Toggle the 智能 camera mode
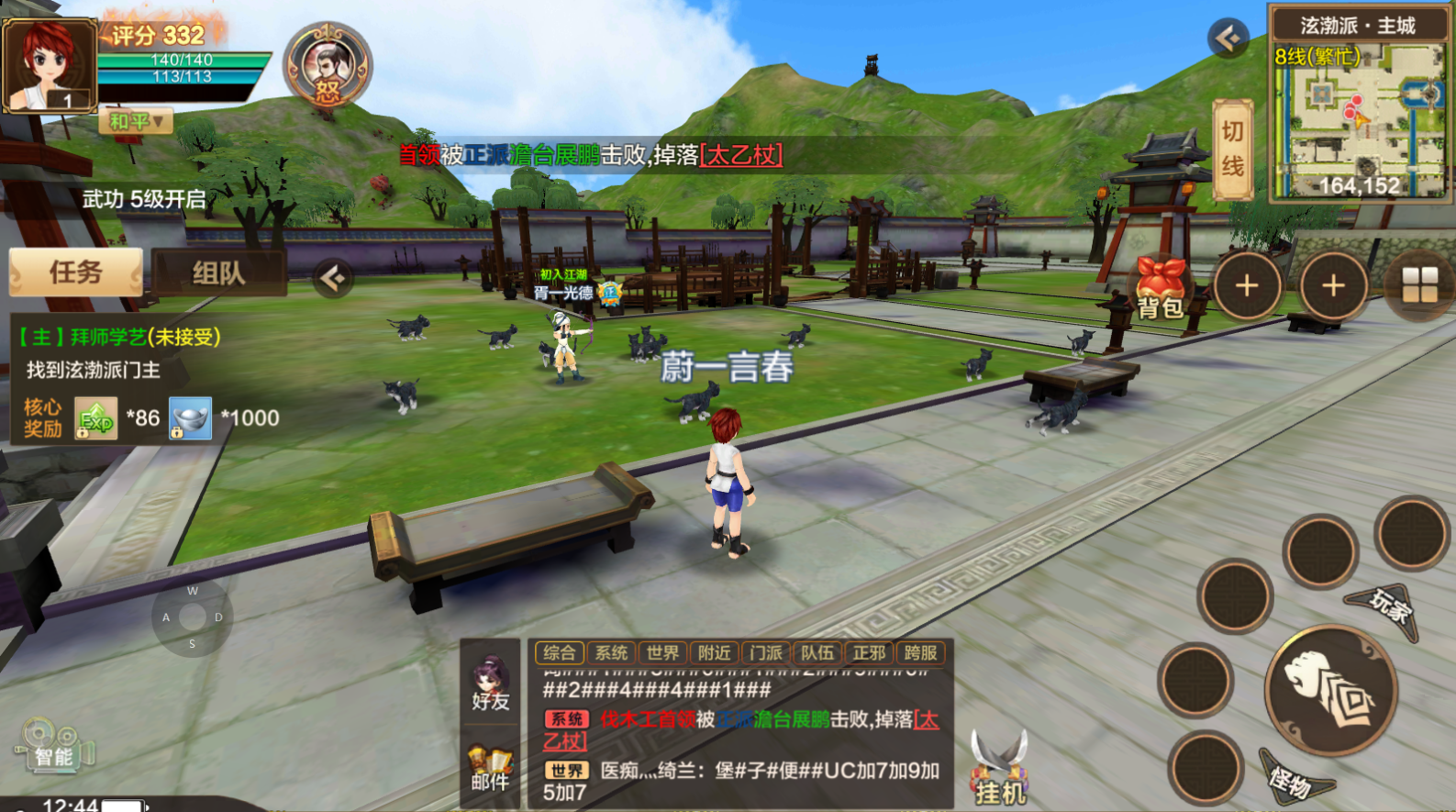 [52, 747]
